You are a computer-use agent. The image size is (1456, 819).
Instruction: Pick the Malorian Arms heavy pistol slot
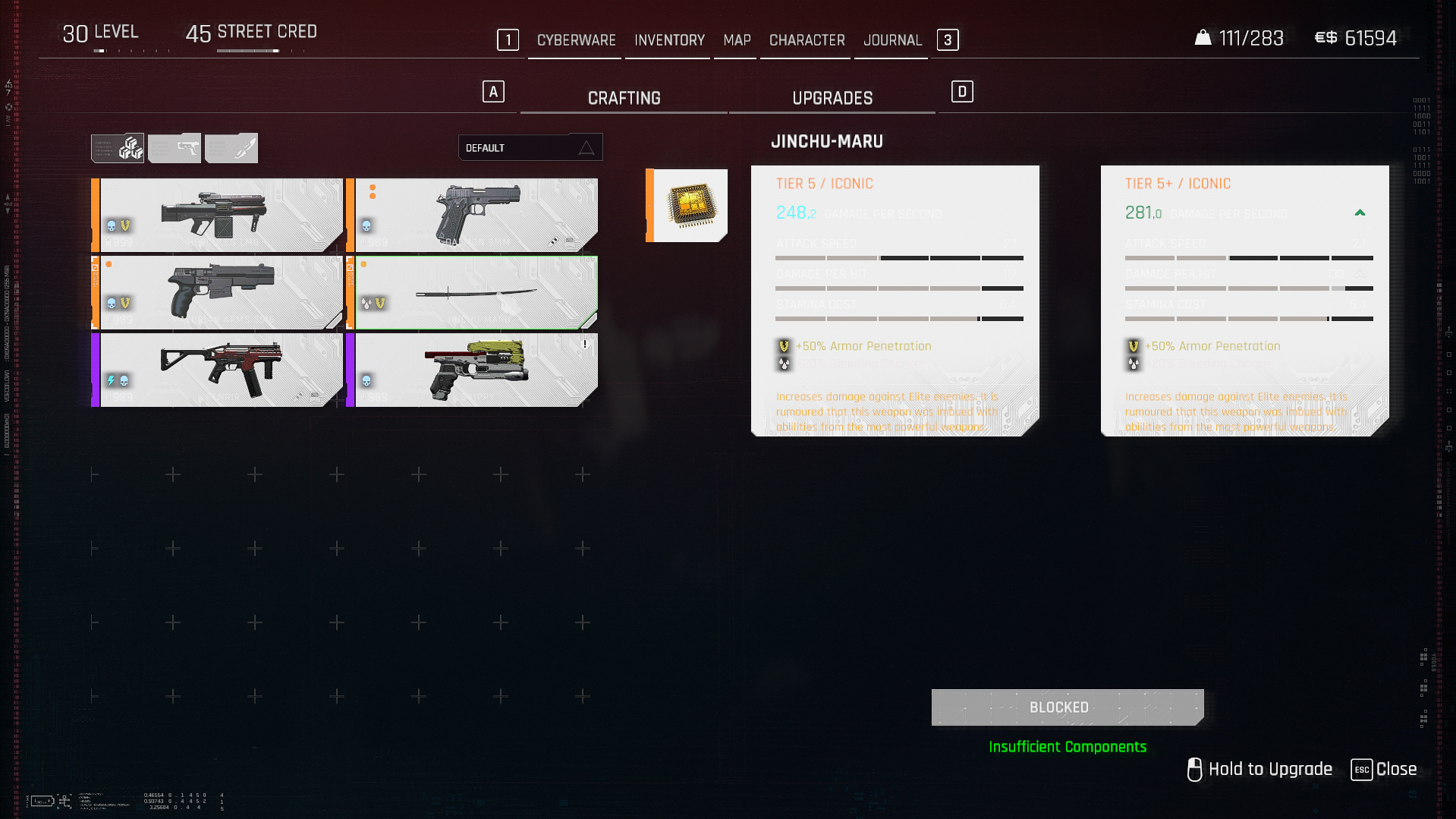[218, 292]
